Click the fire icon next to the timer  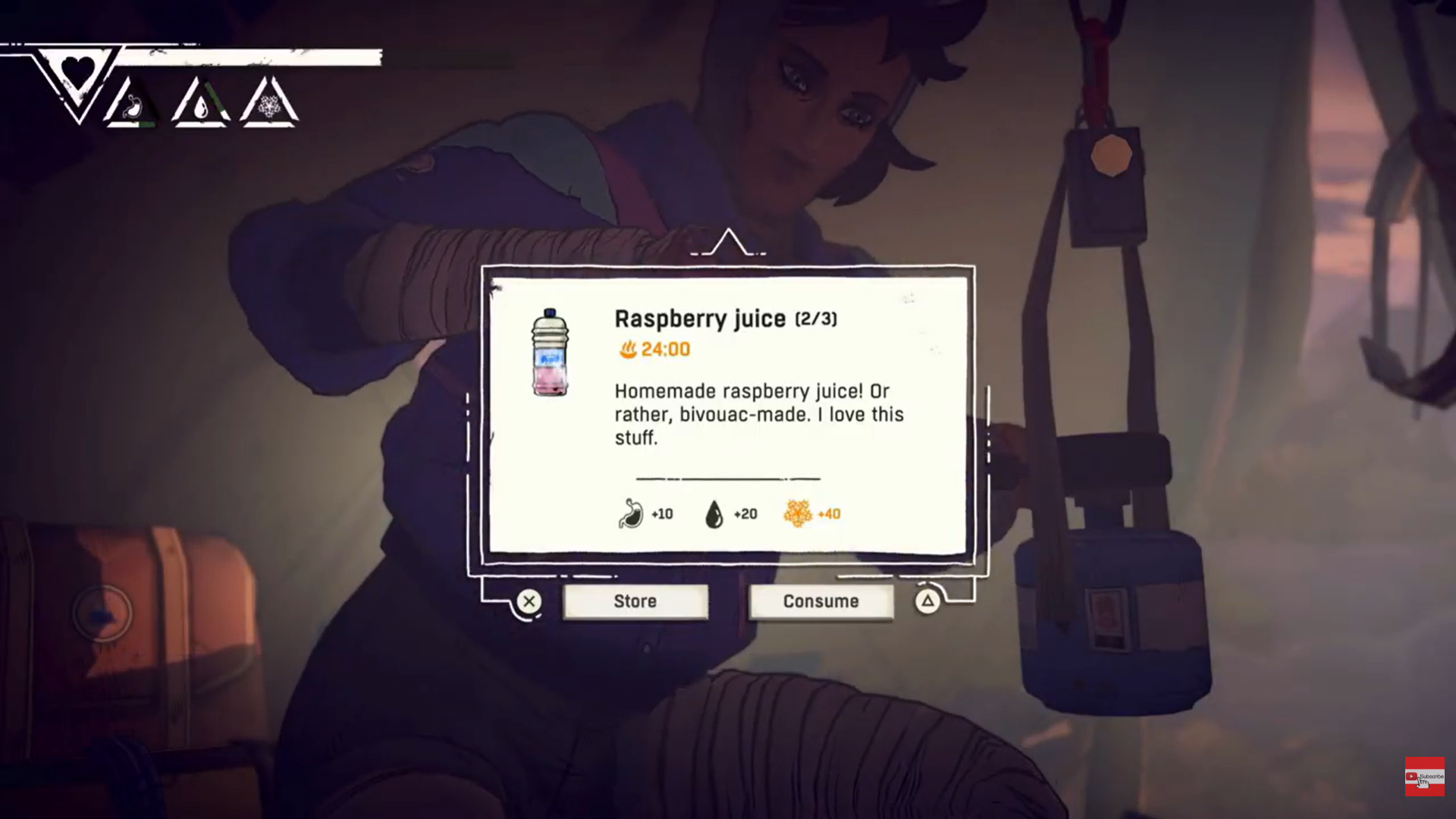626,350
